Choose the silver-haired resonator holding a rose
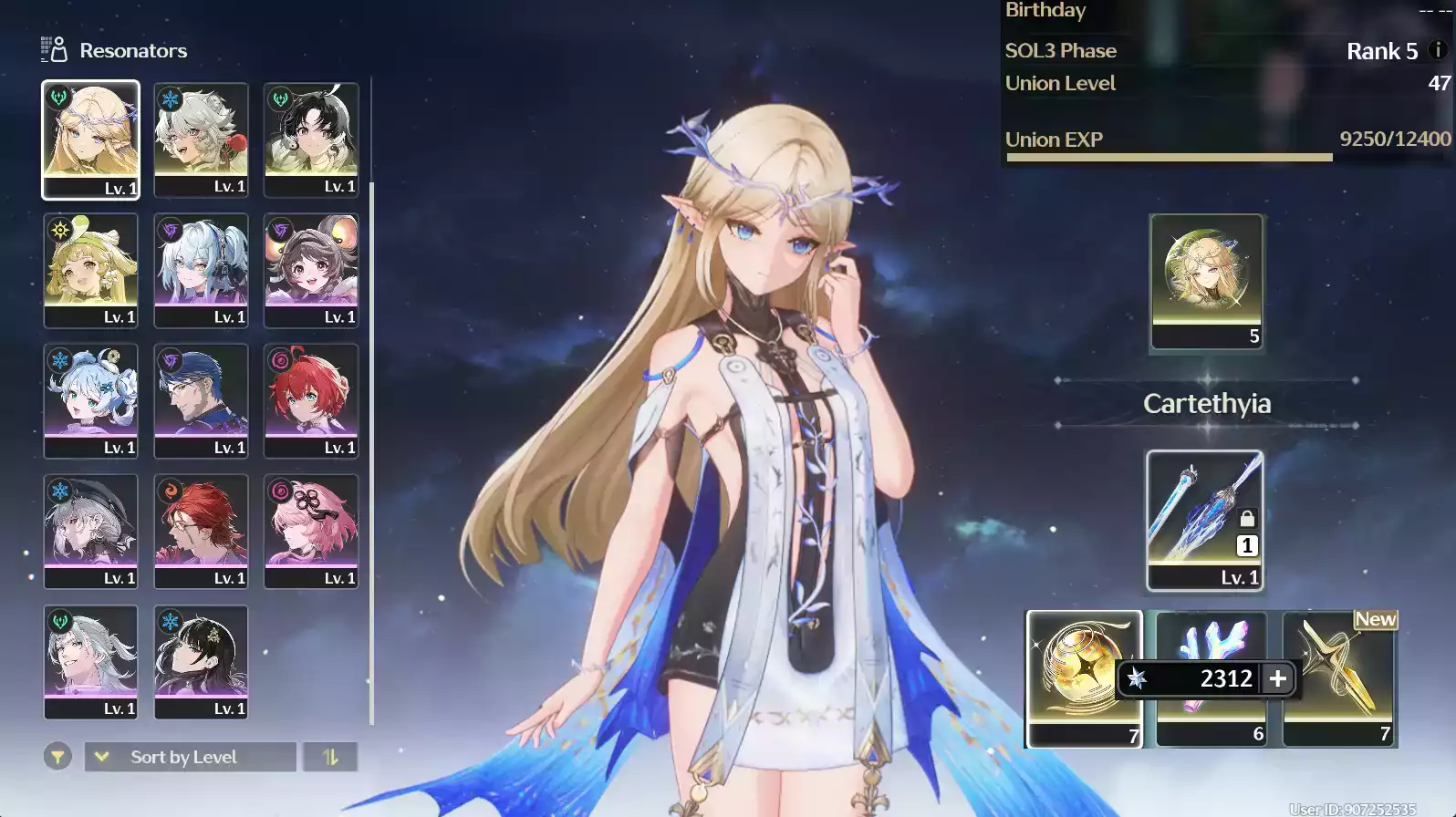The width and height of the screenshot is (1456, 817). (201, 139)
